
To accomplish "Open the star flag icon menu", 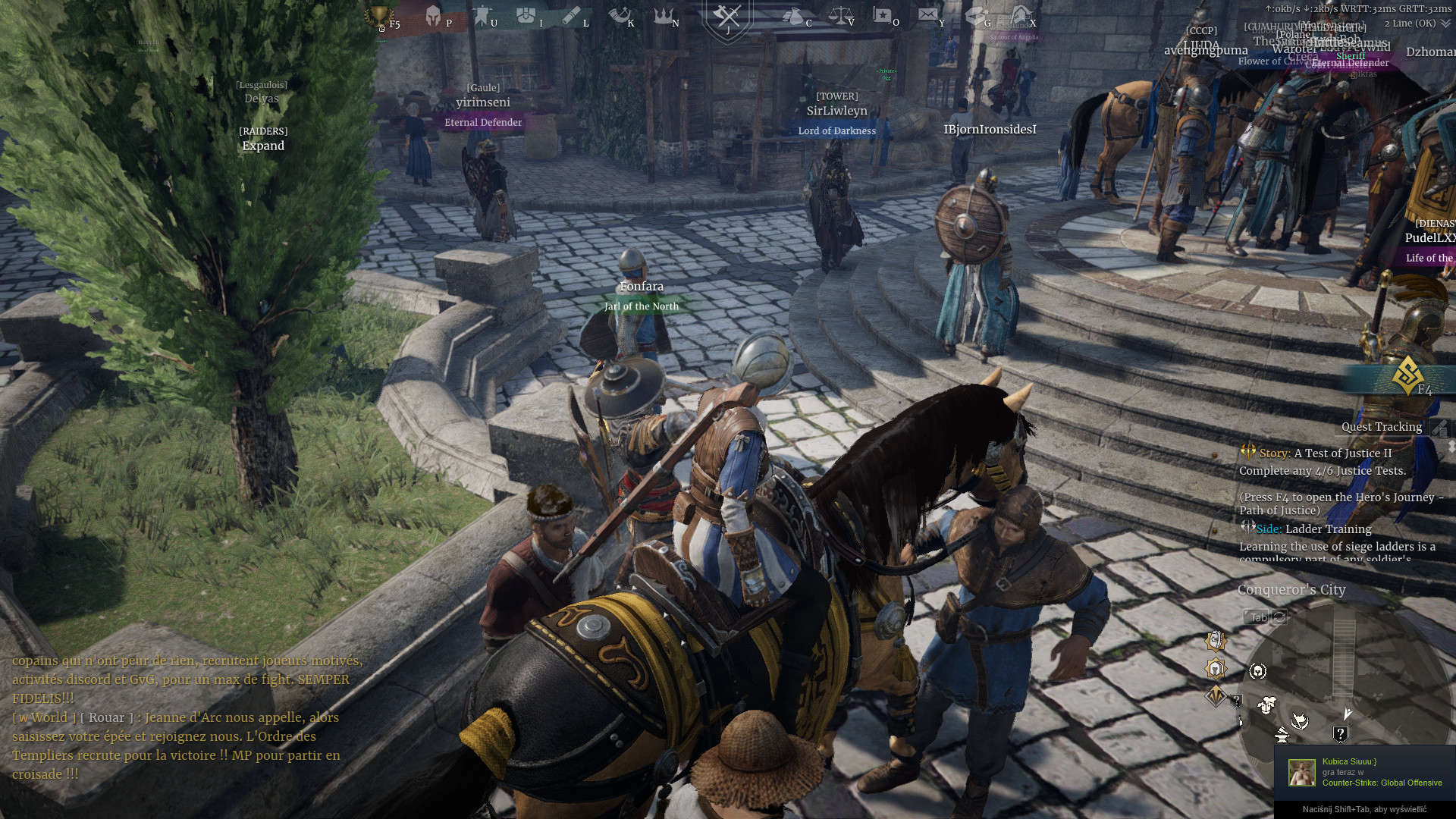I will 882,16.
